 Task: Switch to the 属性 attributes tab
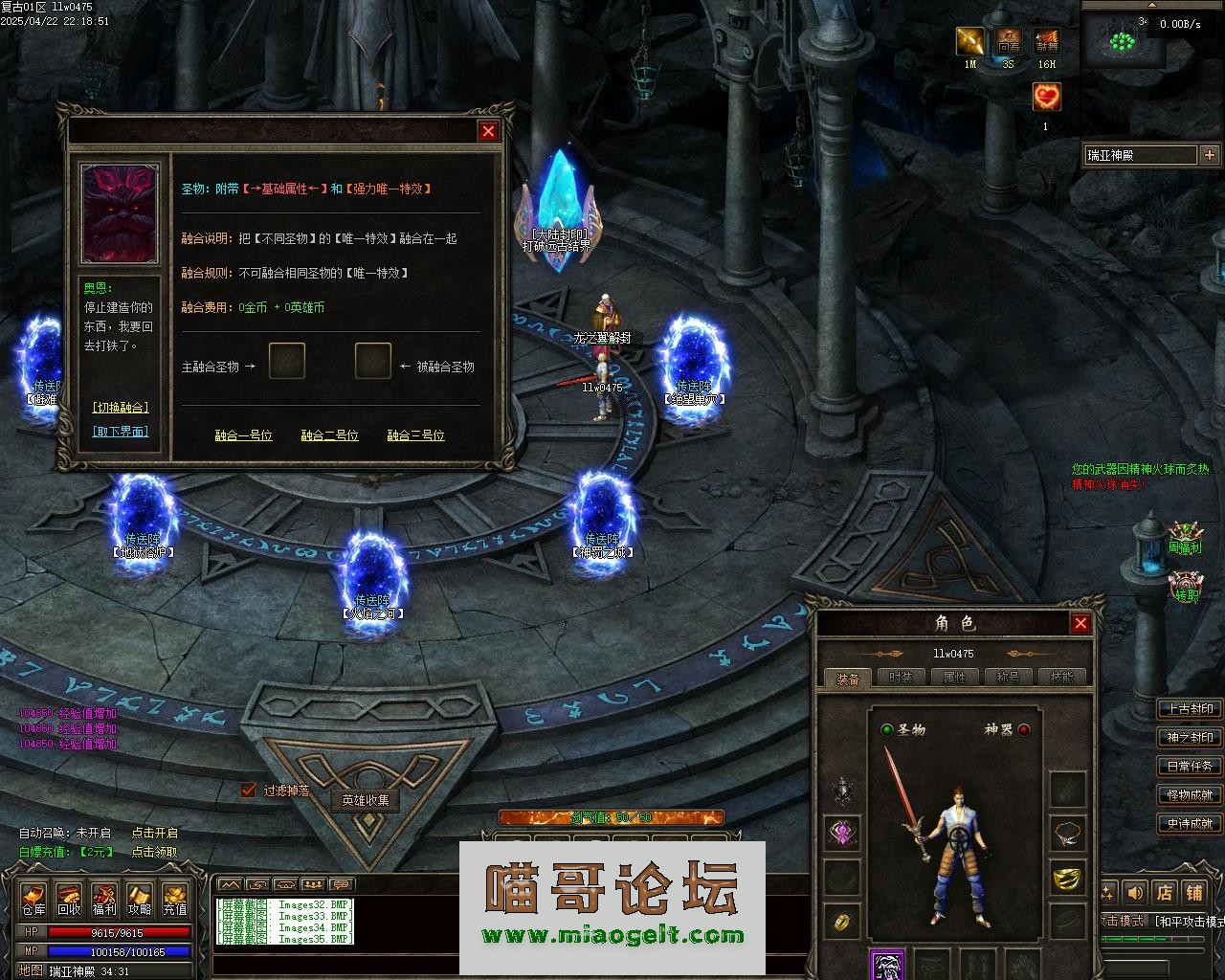click(954, 678)
